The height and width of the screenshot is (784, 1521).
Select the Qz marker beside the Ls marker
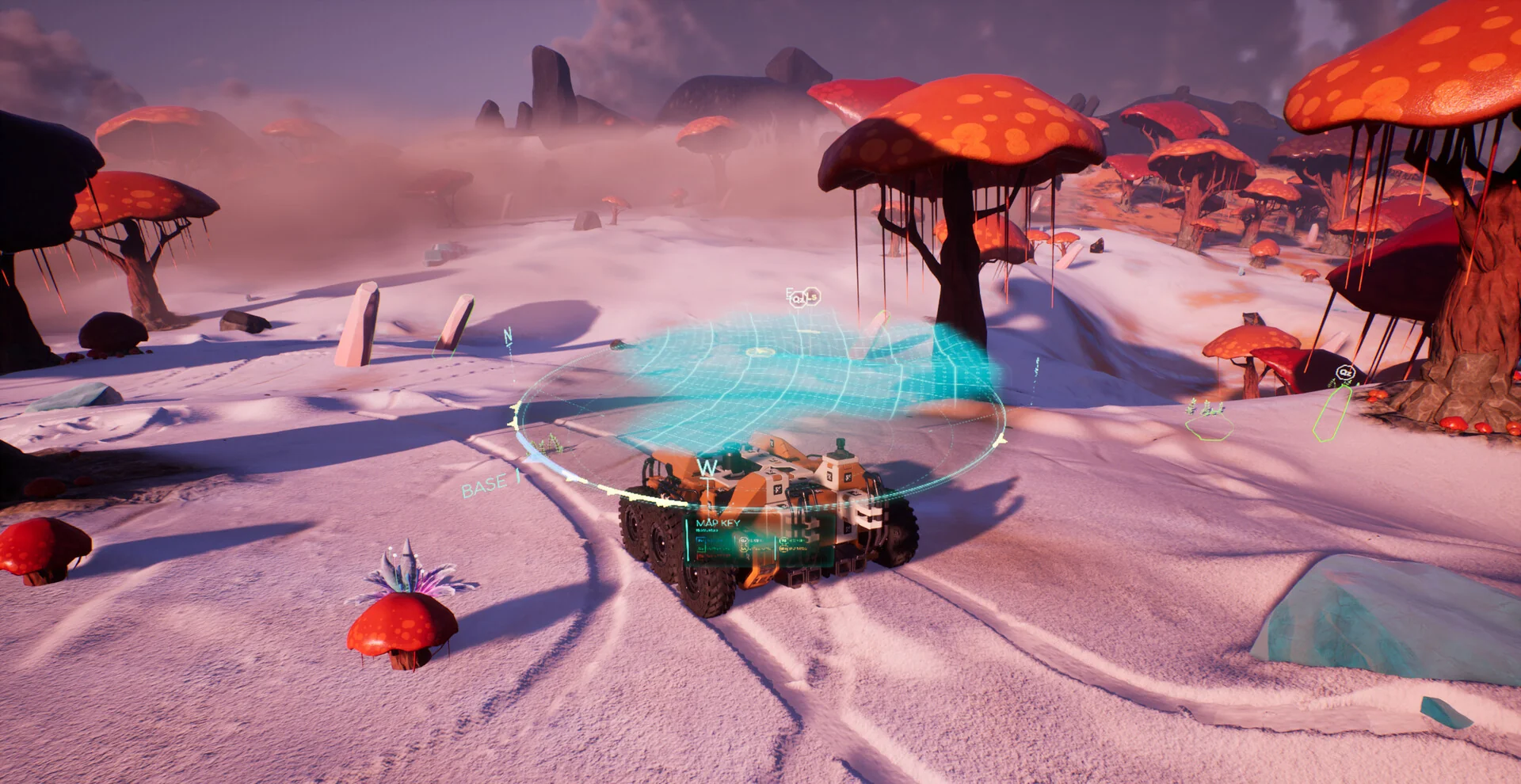(x=799, y=299)
